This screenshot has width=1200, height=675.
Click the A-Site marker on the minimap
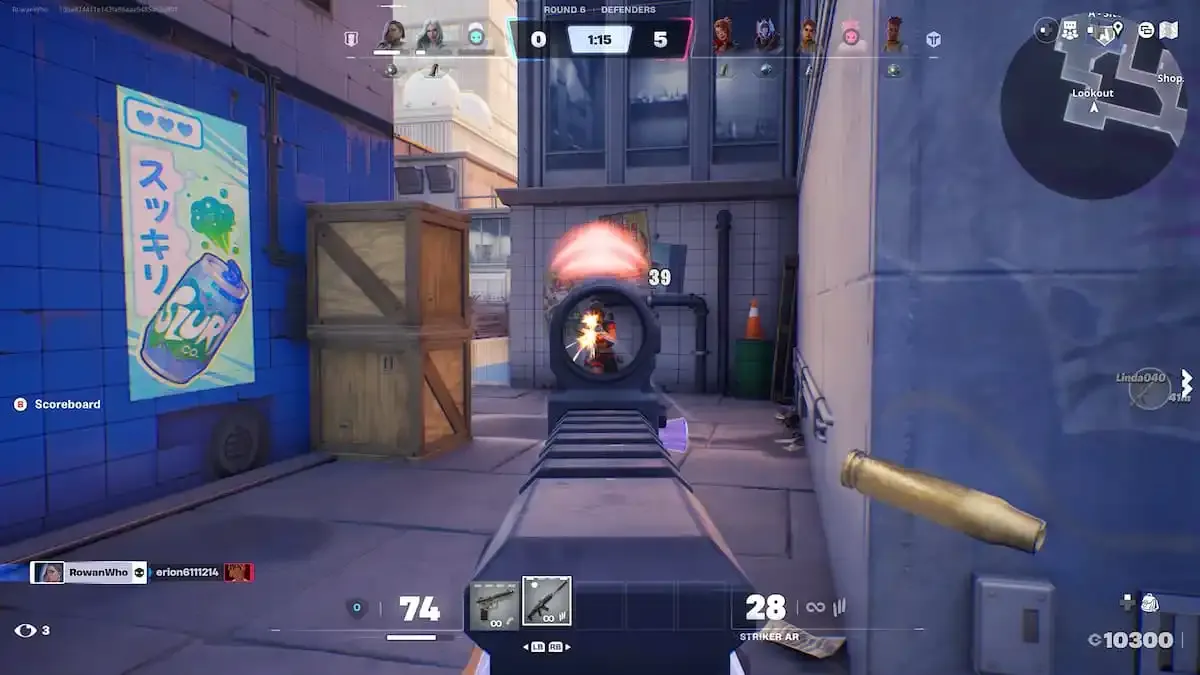click(x=1104, y=32)
